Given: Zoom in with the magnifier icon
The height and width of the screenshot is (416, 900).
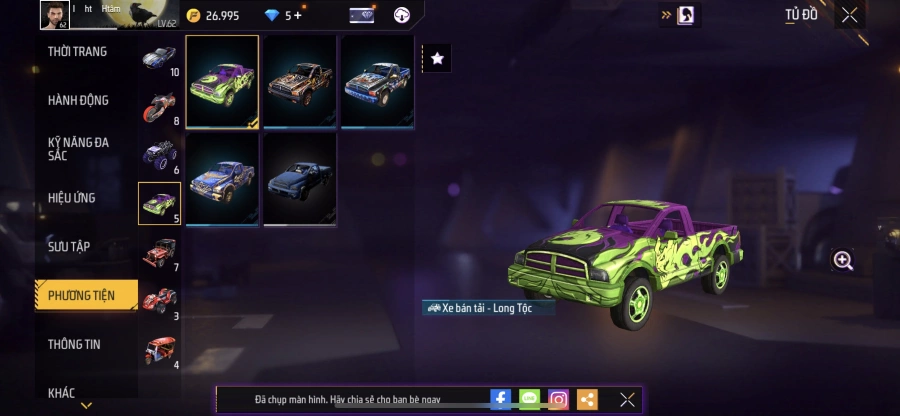Looking at the screenshot, I should click(843, 261).
